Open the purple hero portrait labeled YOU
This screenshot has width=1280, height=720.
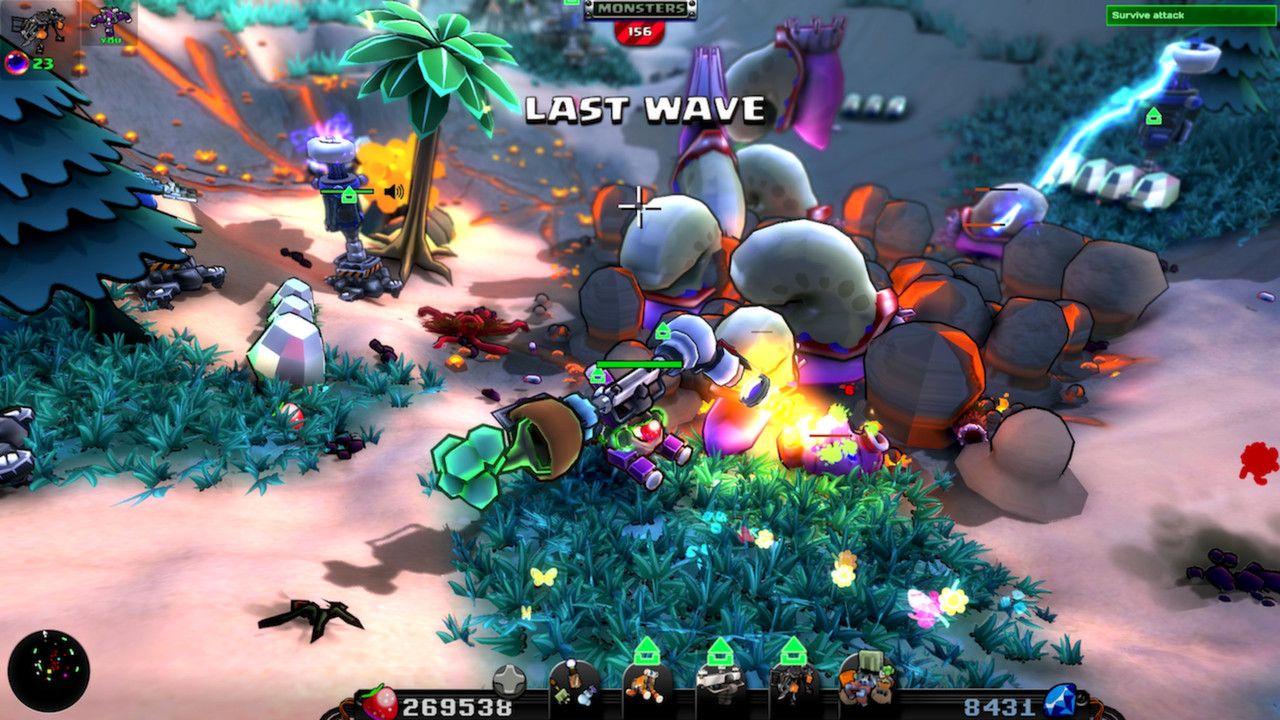111,22
